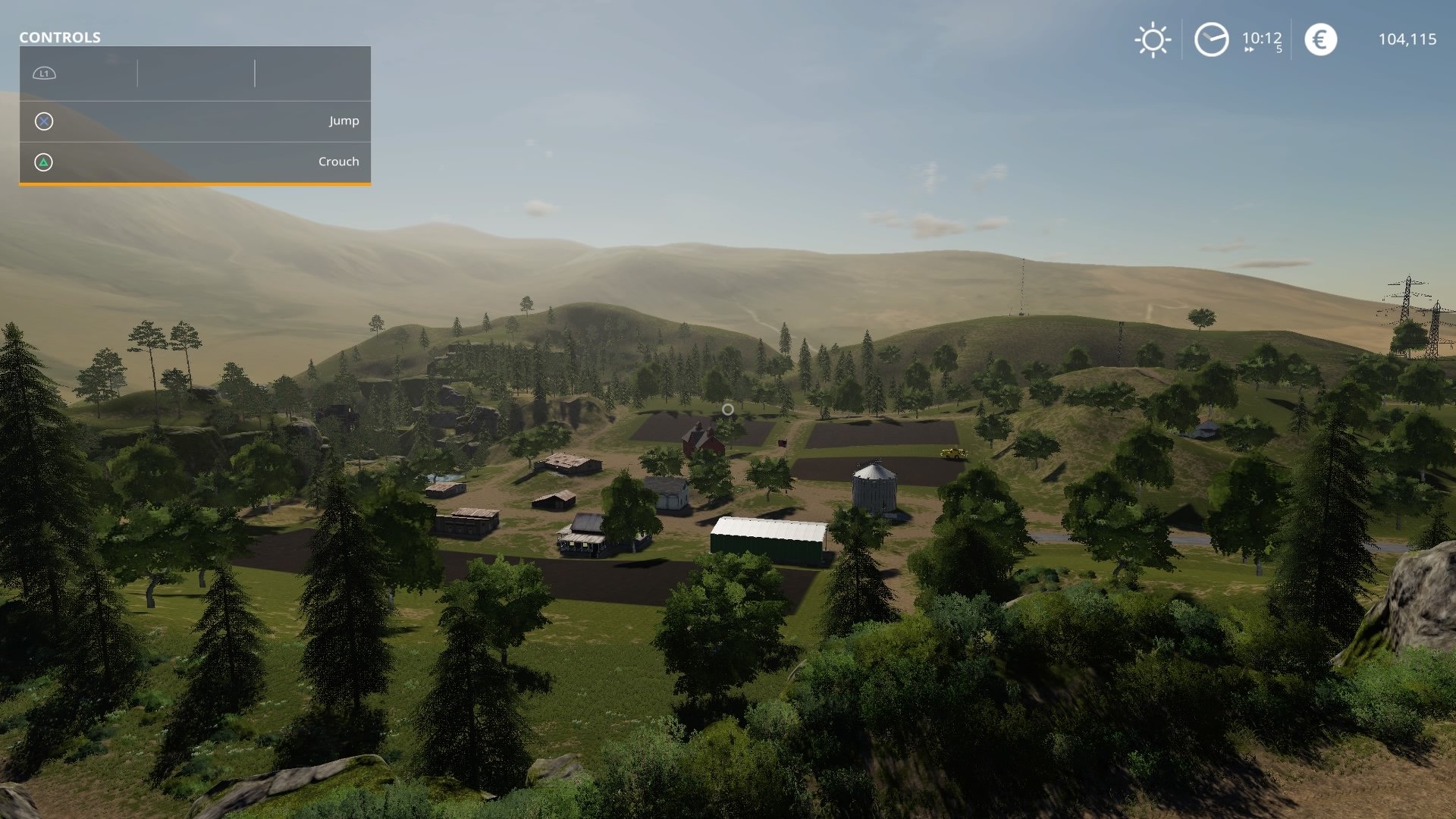
Task: Select the L1 shoulder button icon
Action: tap(44, 74)
